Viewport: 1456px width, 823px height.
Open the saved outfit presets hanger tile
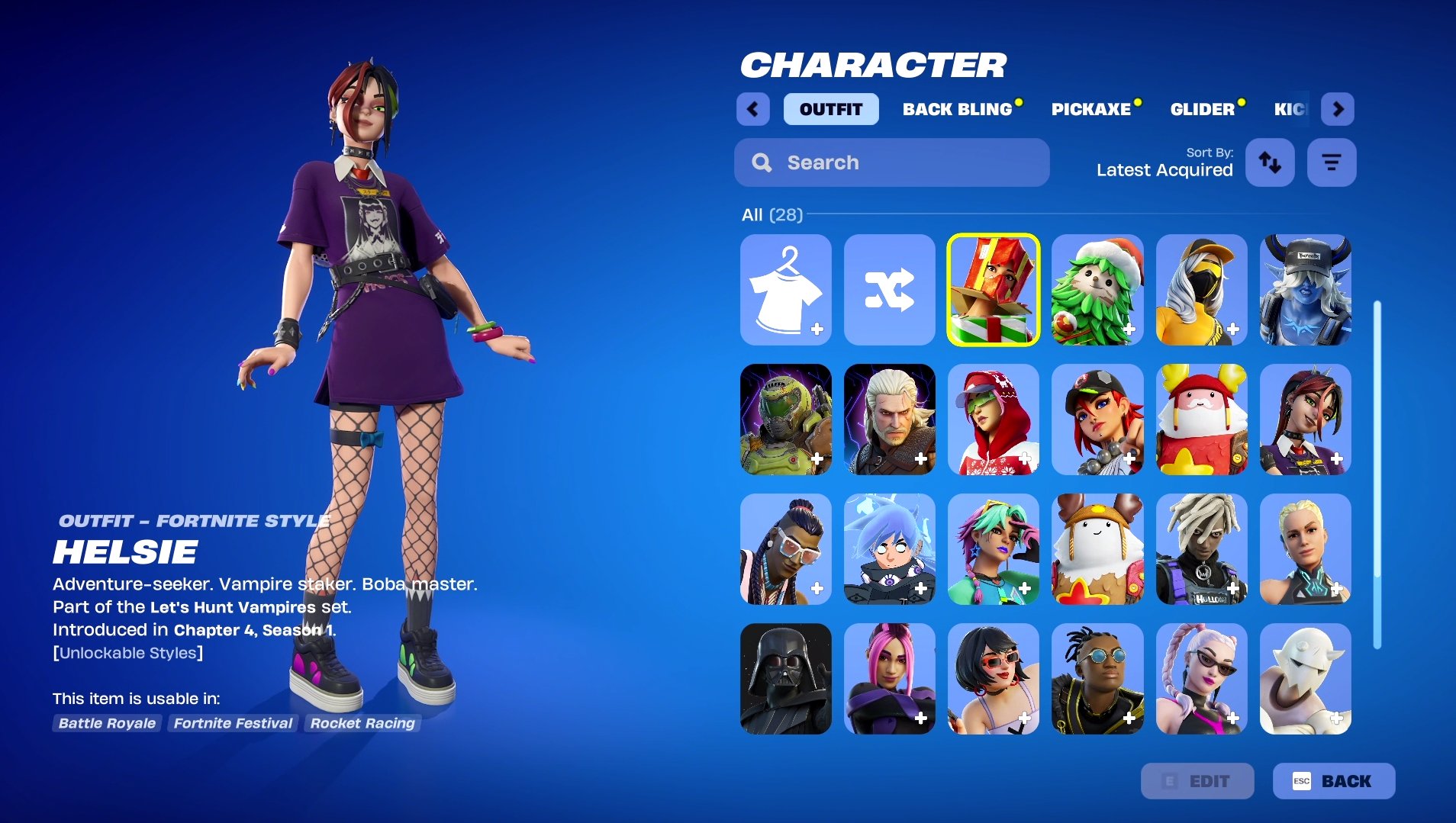[785, 290]
